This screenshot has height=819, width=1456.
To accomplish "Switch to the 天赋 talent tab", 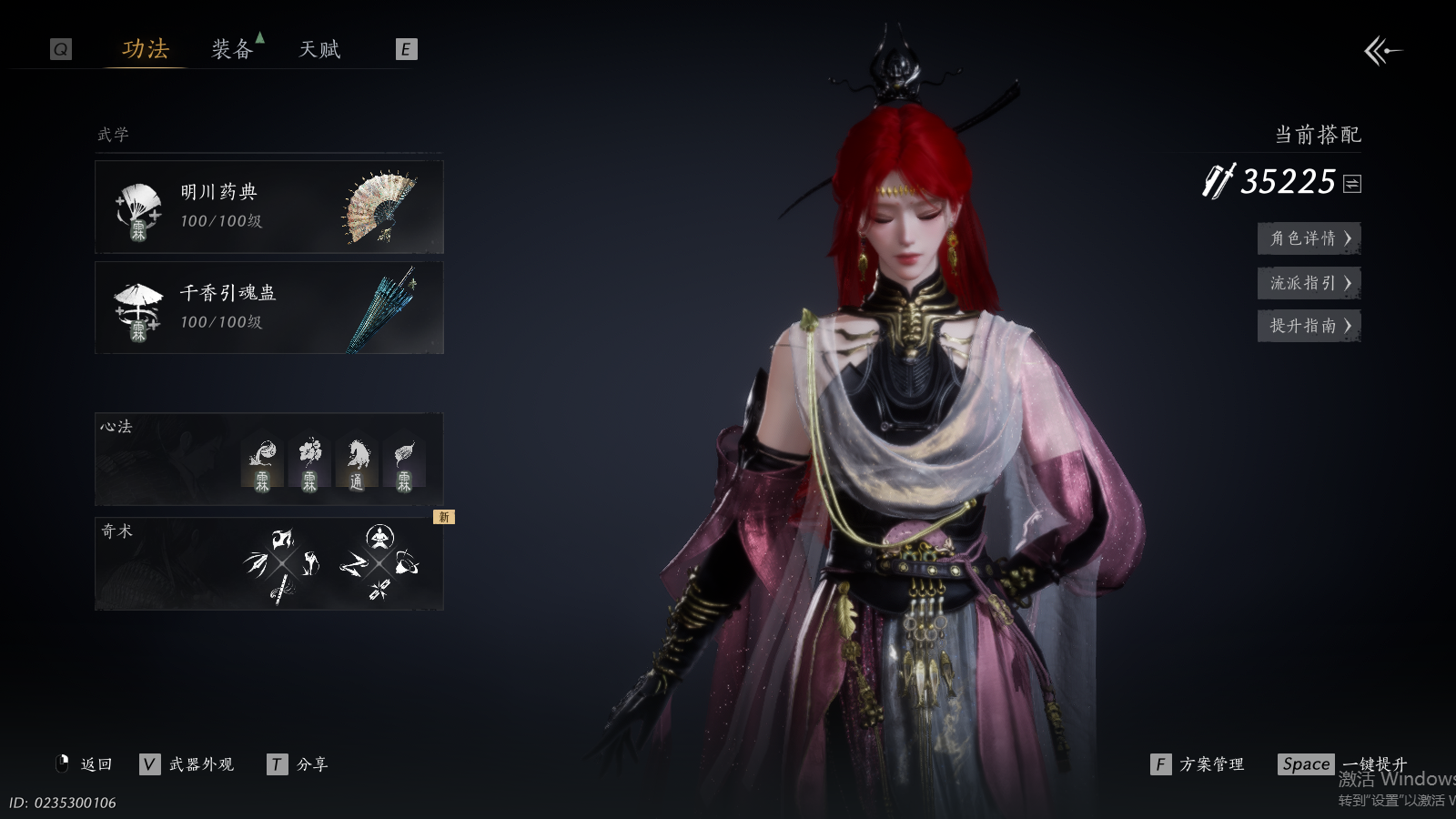I will click(319, 49).
